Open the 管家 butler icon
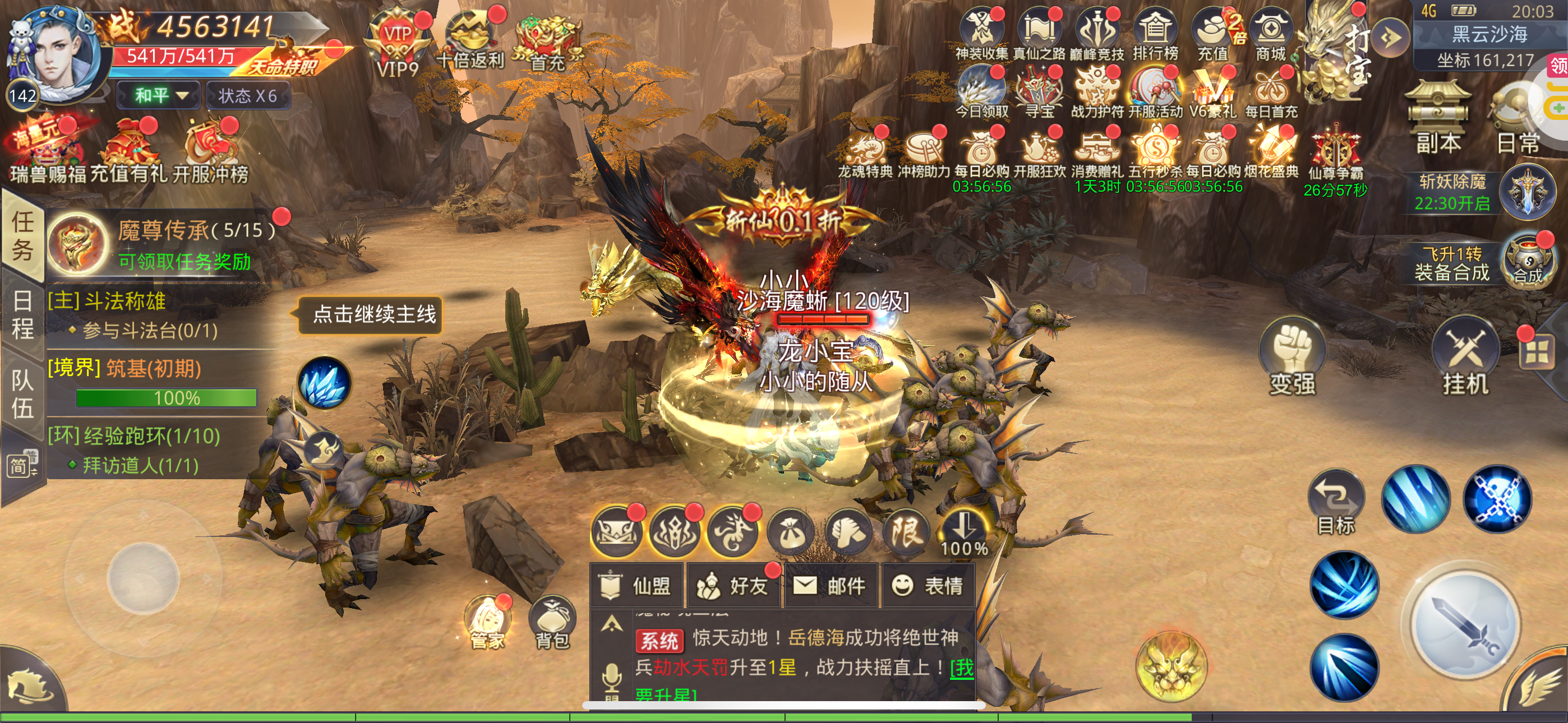The image size is (1568, 723). click(487, 622)
